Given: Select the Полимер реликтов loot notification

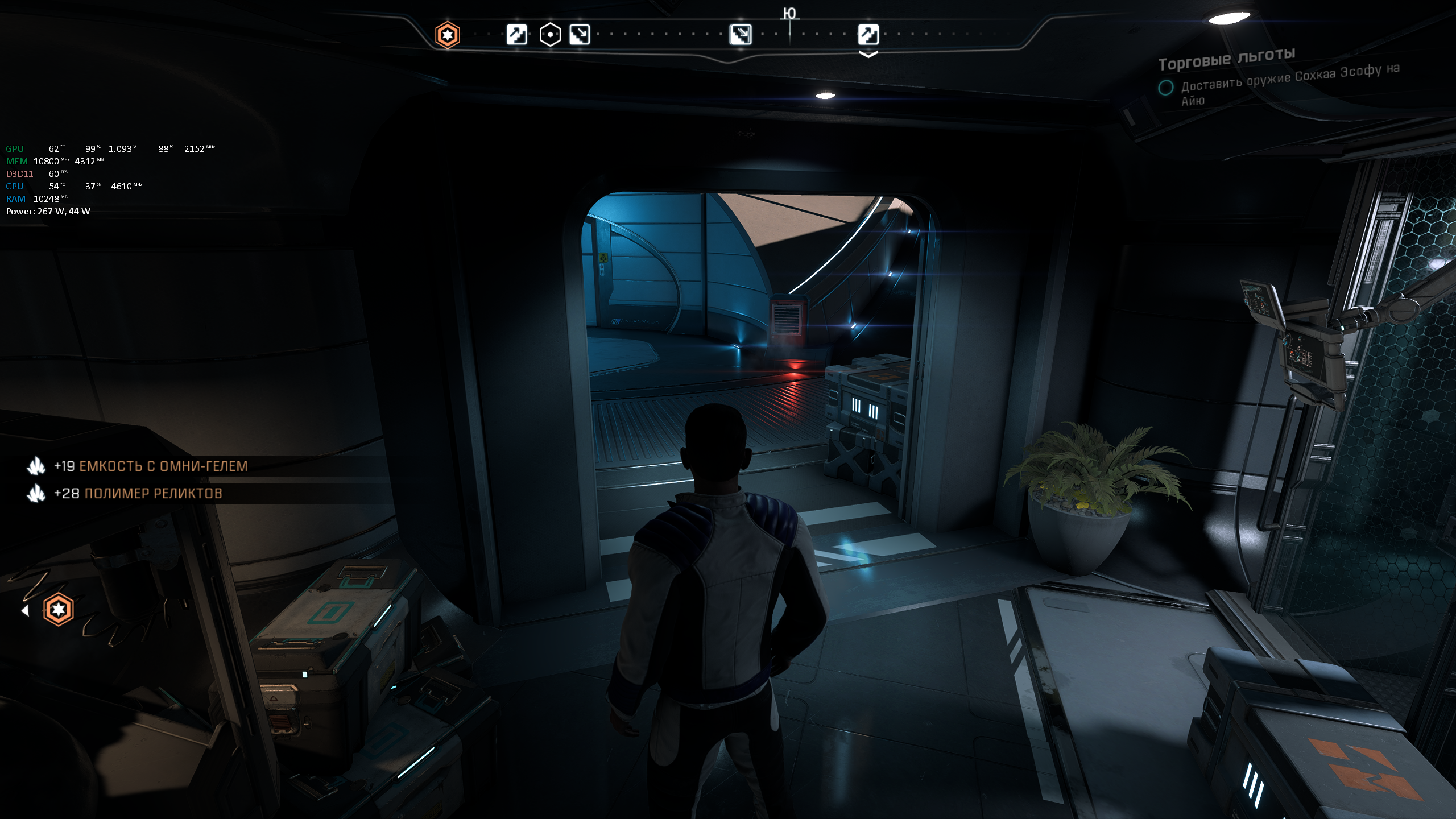Looking at the screenshot, I should 138,494.
